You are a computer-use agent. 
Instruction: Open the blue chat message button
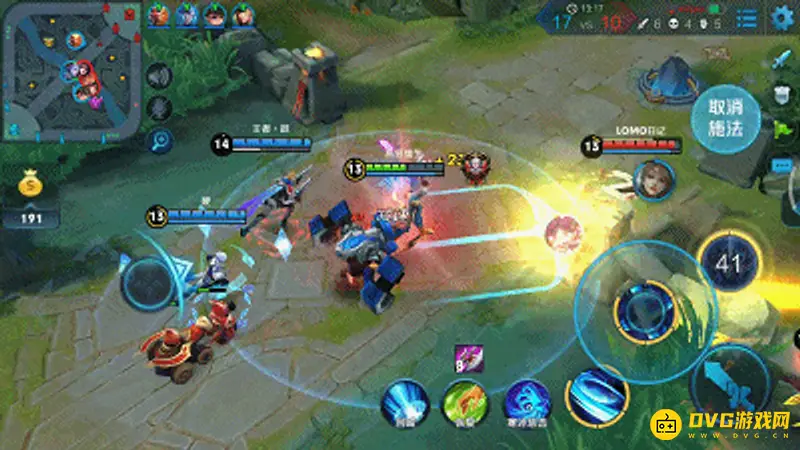click(x=782, y=163)
